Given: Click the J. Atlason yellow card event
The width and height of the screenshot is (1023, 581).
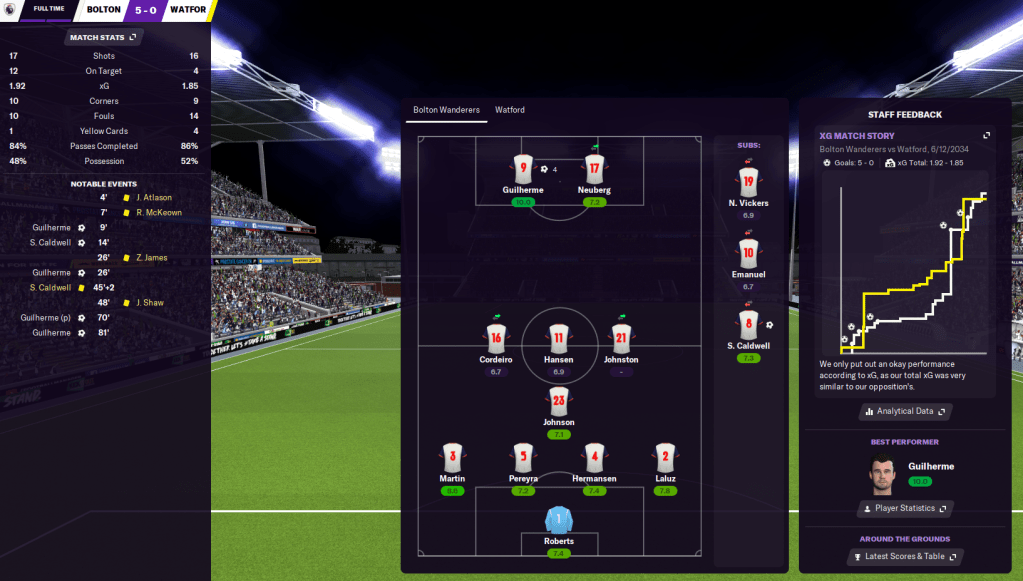Looking at the screenshot, I should (x=155, y=198).
